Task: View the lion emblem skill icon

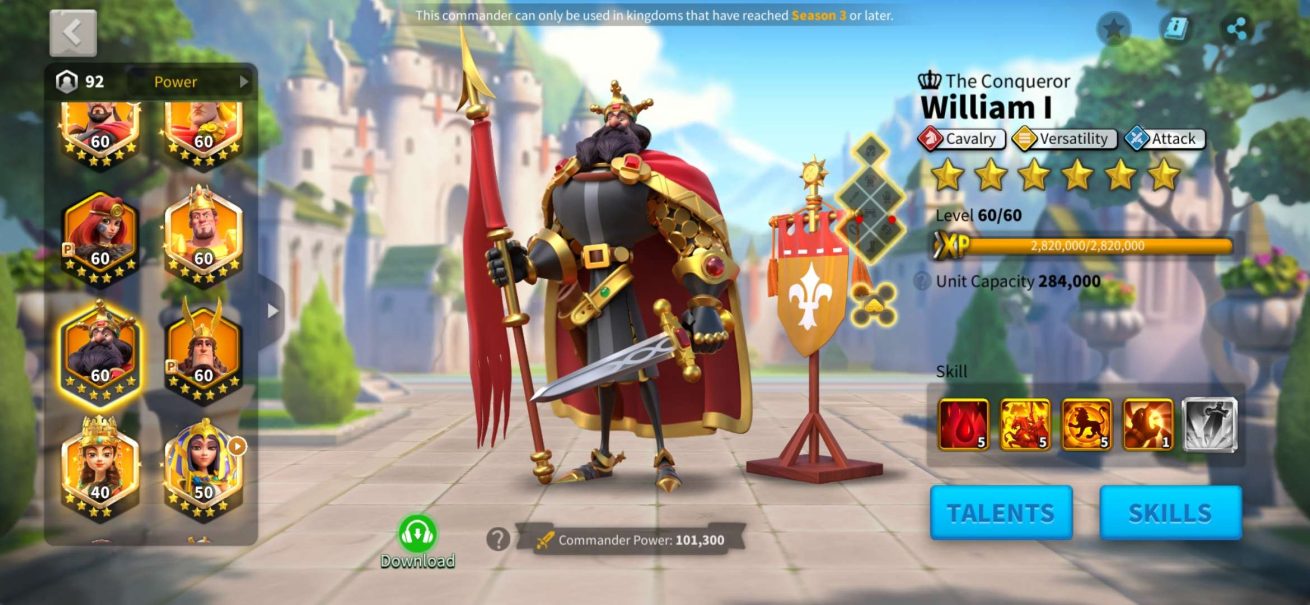Action: point(1087,424)
